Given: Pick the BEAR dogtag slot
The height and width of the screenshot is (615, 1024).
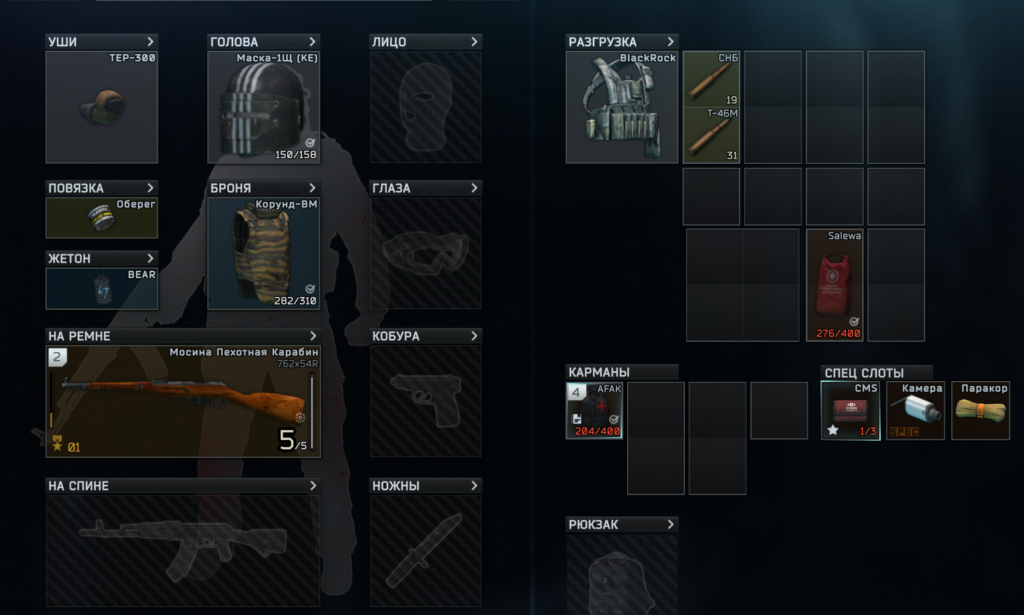Looking at the screenshot, I should tap(101, 288).
